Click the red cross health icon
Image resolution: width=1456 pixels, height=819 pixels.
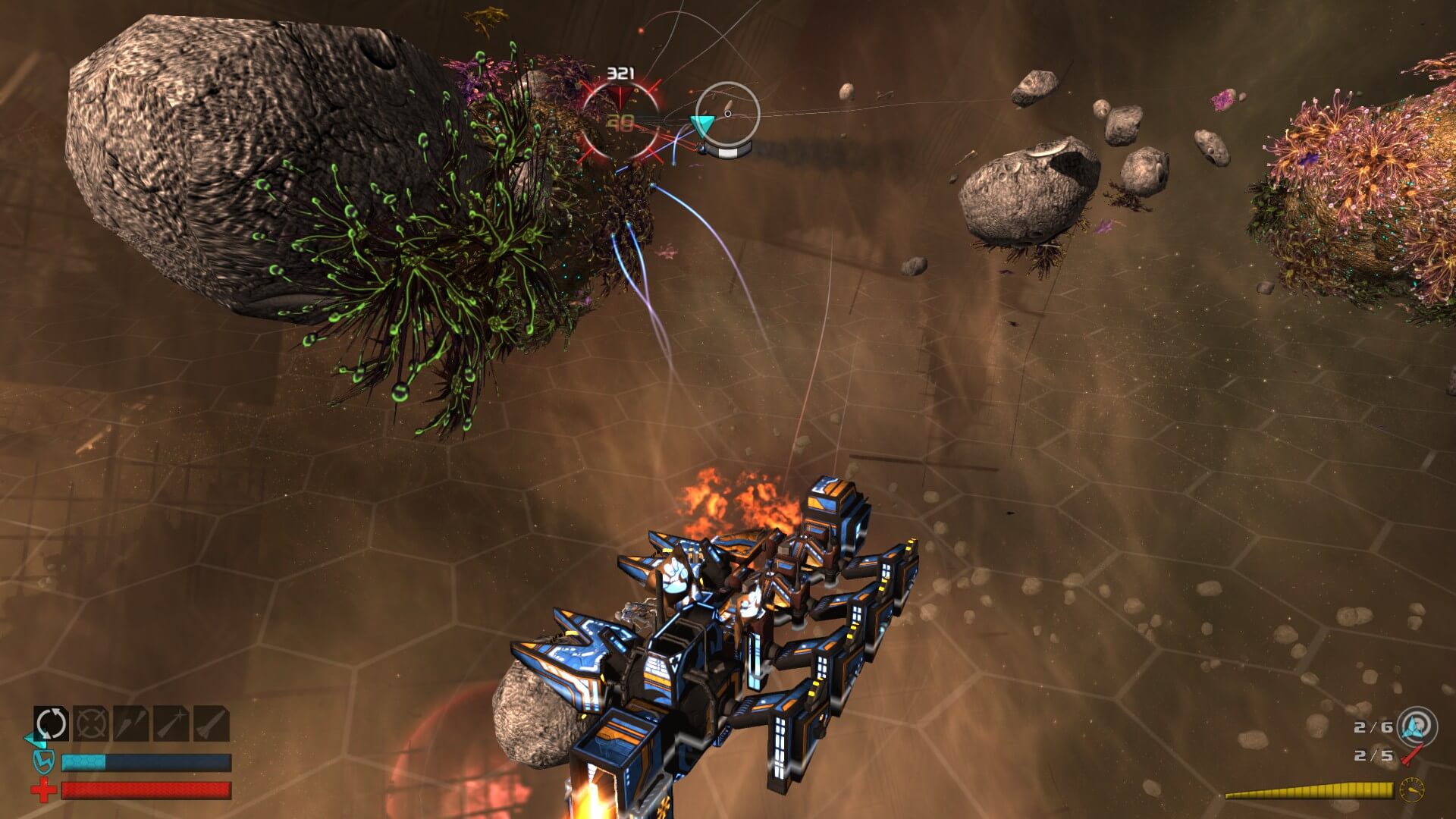pos(44,789)
